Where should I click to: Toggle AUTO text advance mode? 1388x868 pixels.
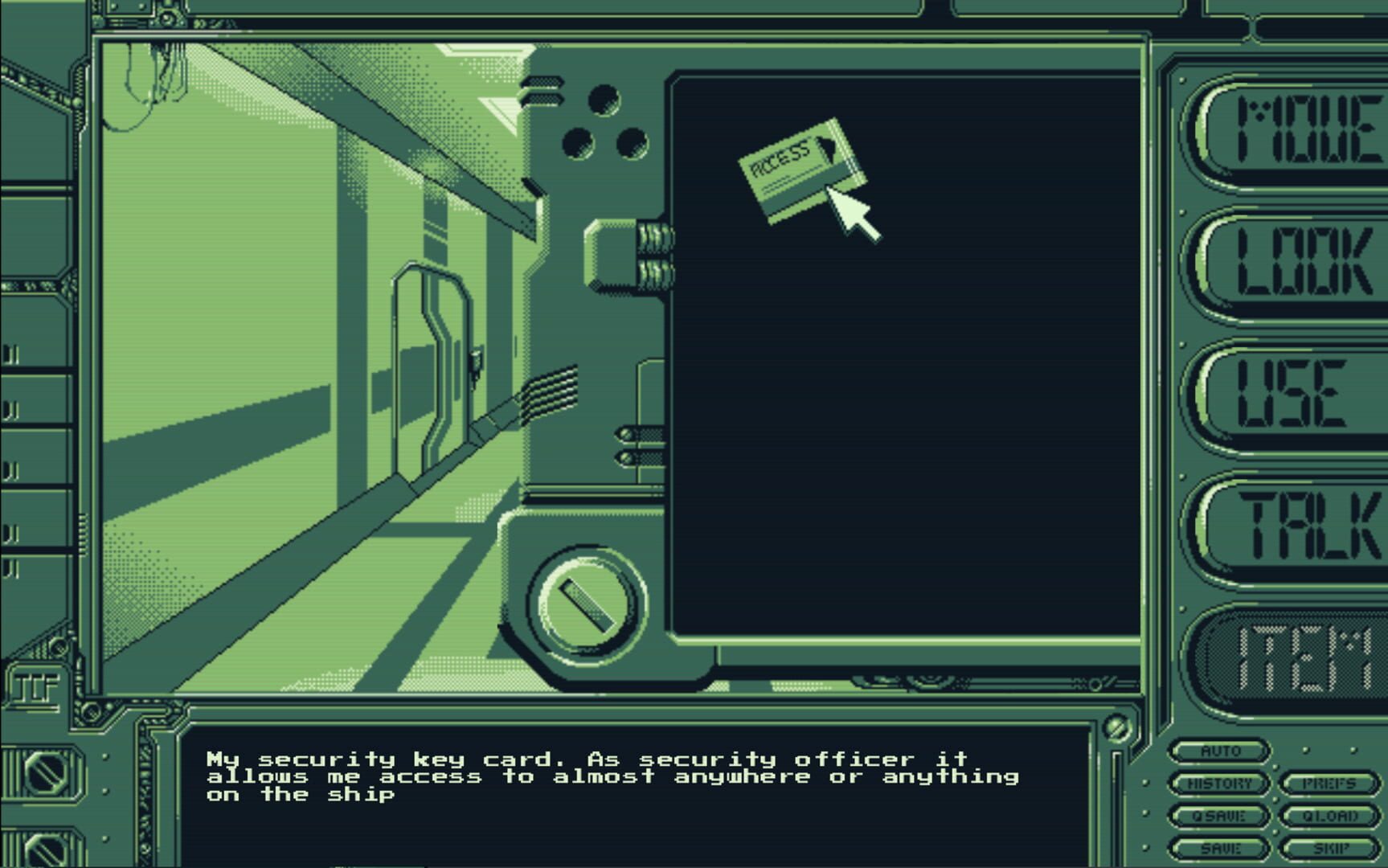coord(1218,751)
